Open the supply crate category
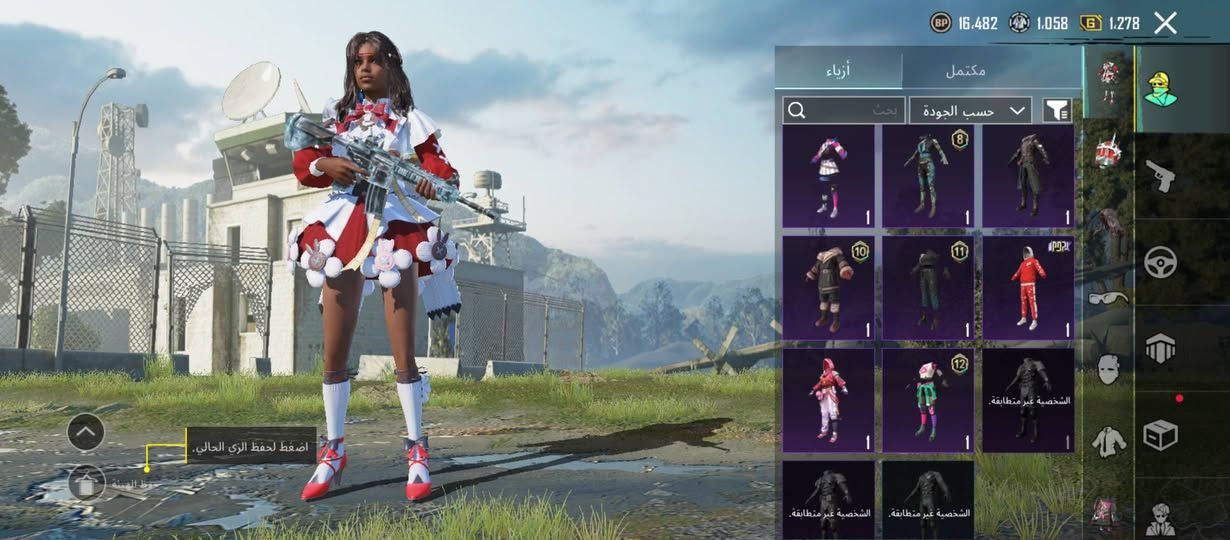The image size is (1230, 540). click(x=1160, y=435)
